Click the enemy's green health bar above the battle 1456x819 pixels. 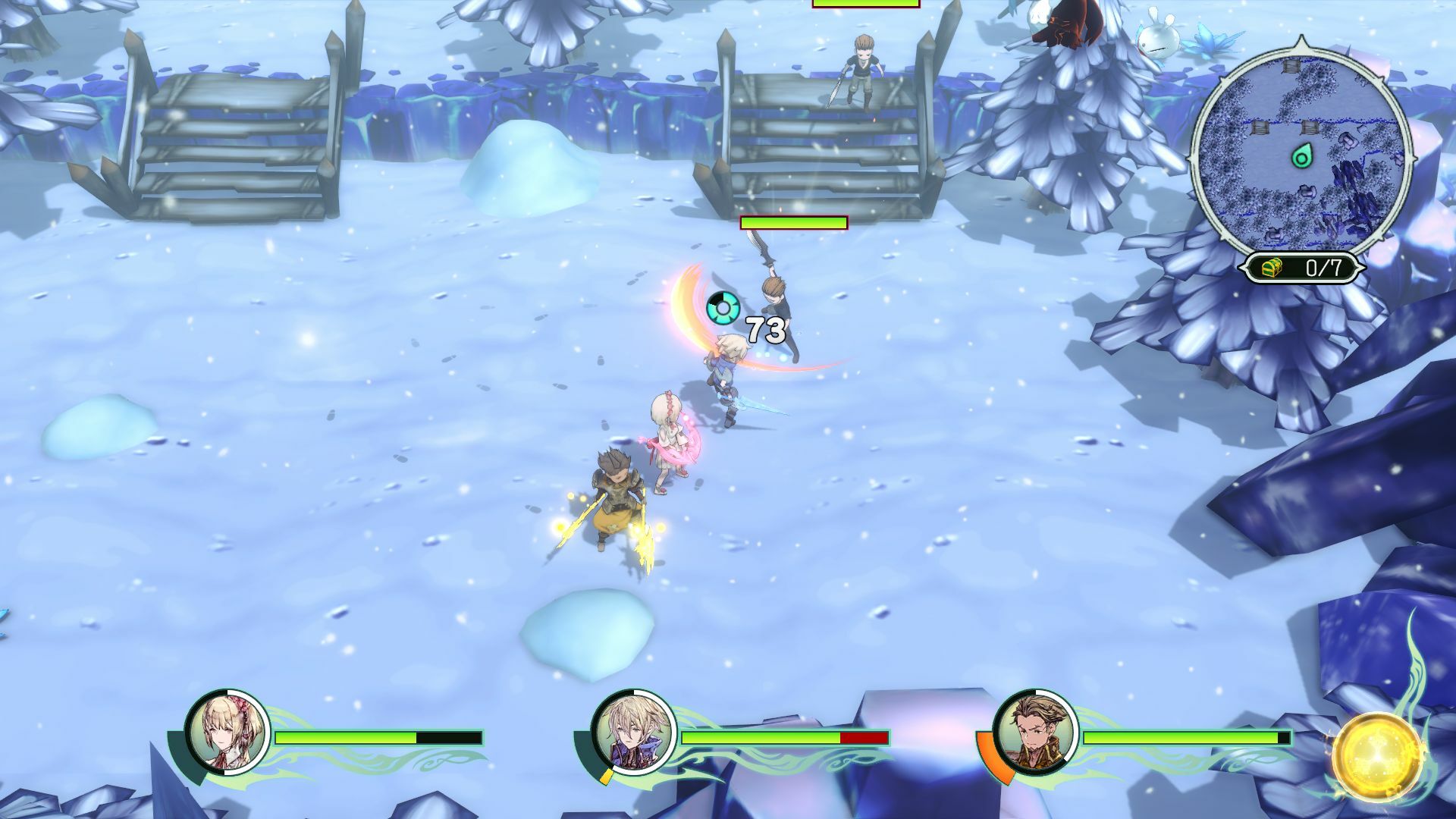pyautogui.click(x=793, y=224)
